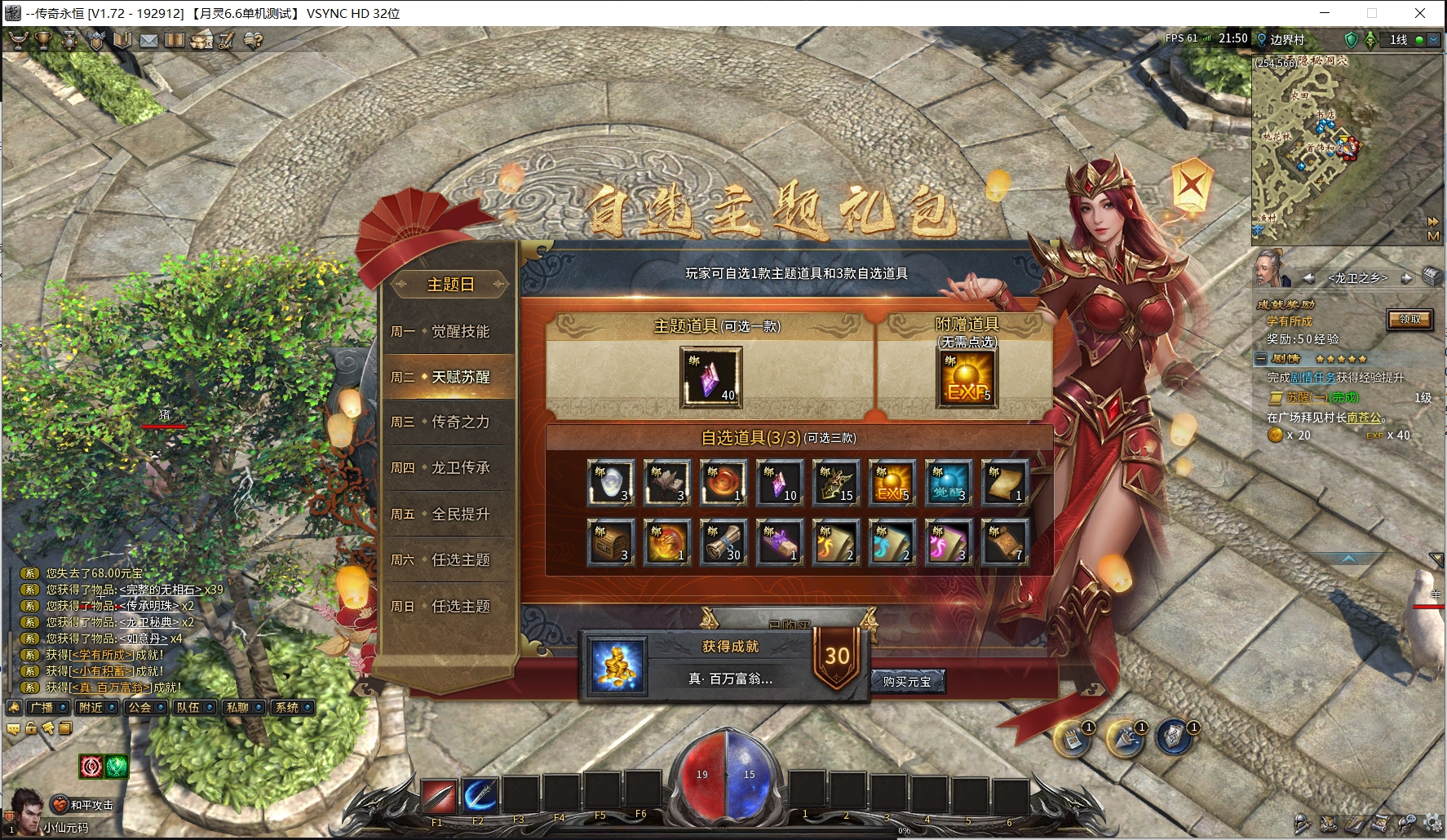Screen dimensions: 1447x840
Task: Choose the 周五 全民提升 tab
Action: coord(449,515)
